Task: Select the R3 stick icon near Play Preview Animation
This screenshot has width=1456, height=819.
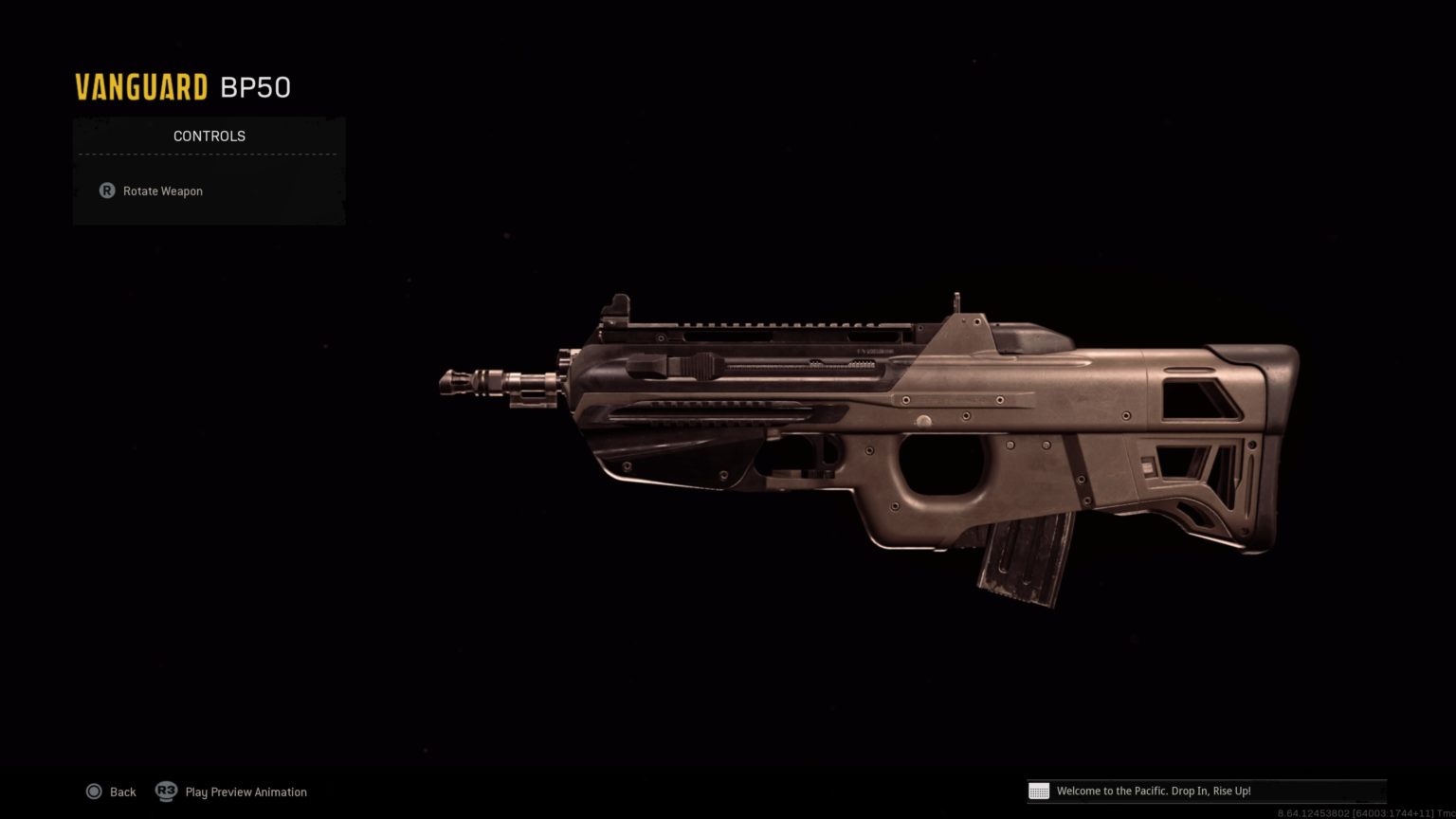Action: click(167, 792)
